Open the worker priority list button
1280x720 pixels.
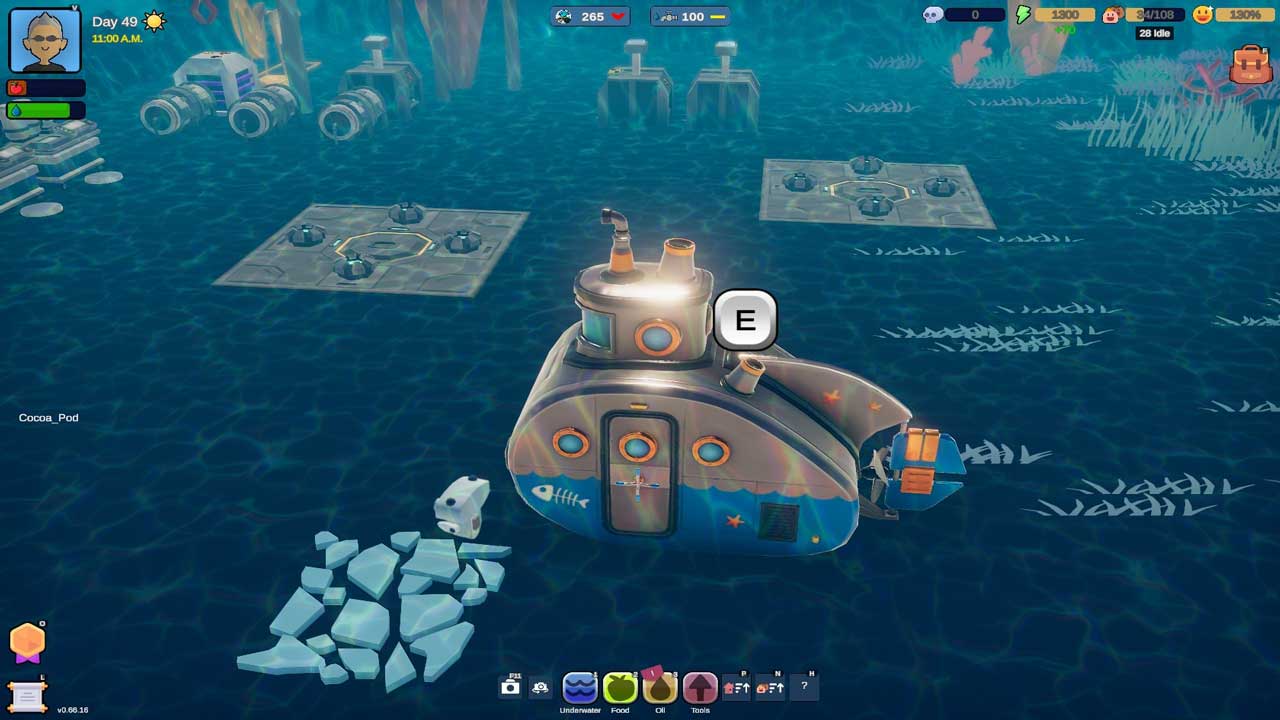[x=769, y=688]
